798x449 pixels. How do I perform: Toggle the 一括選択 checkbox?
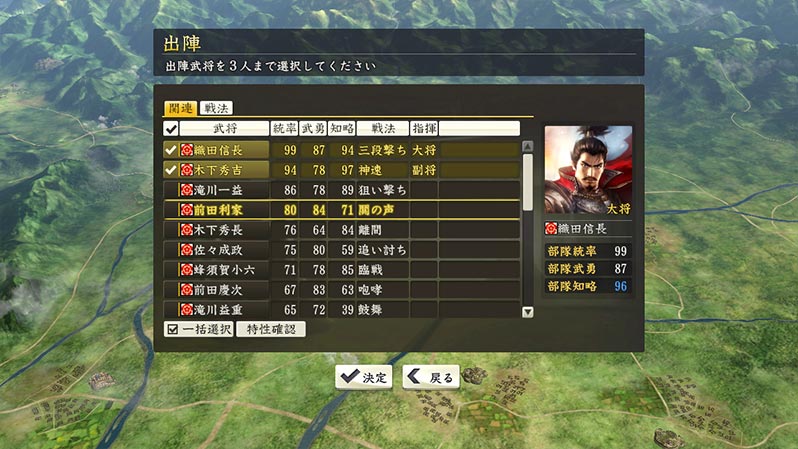pyautogui.click(x=198, y=329)
